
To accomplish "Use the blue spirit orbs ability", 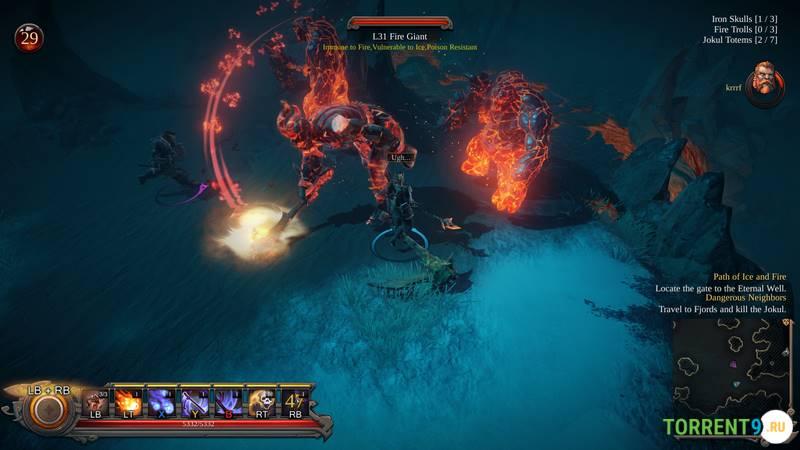I will tap(162, 402).
